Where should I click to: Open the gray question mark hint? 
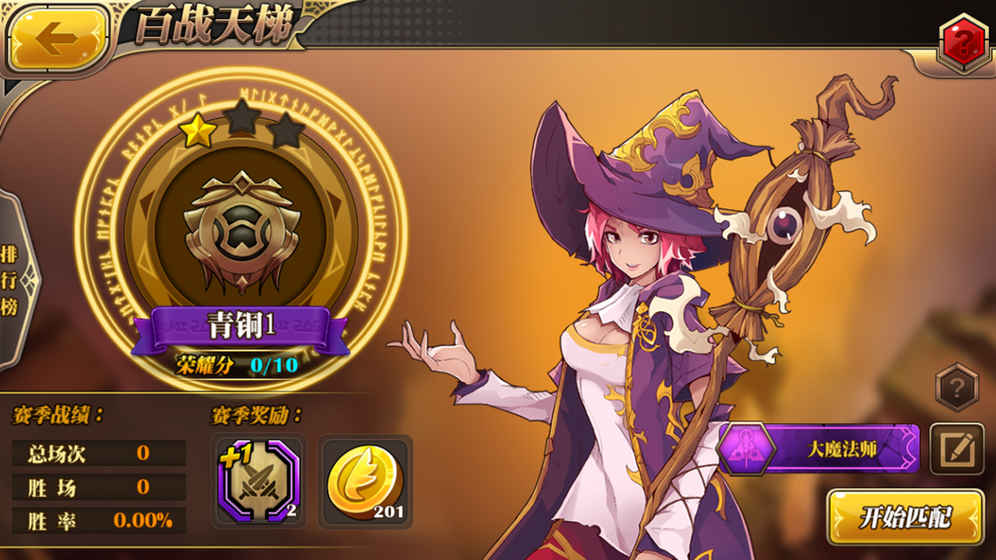(x=956, y=386)
